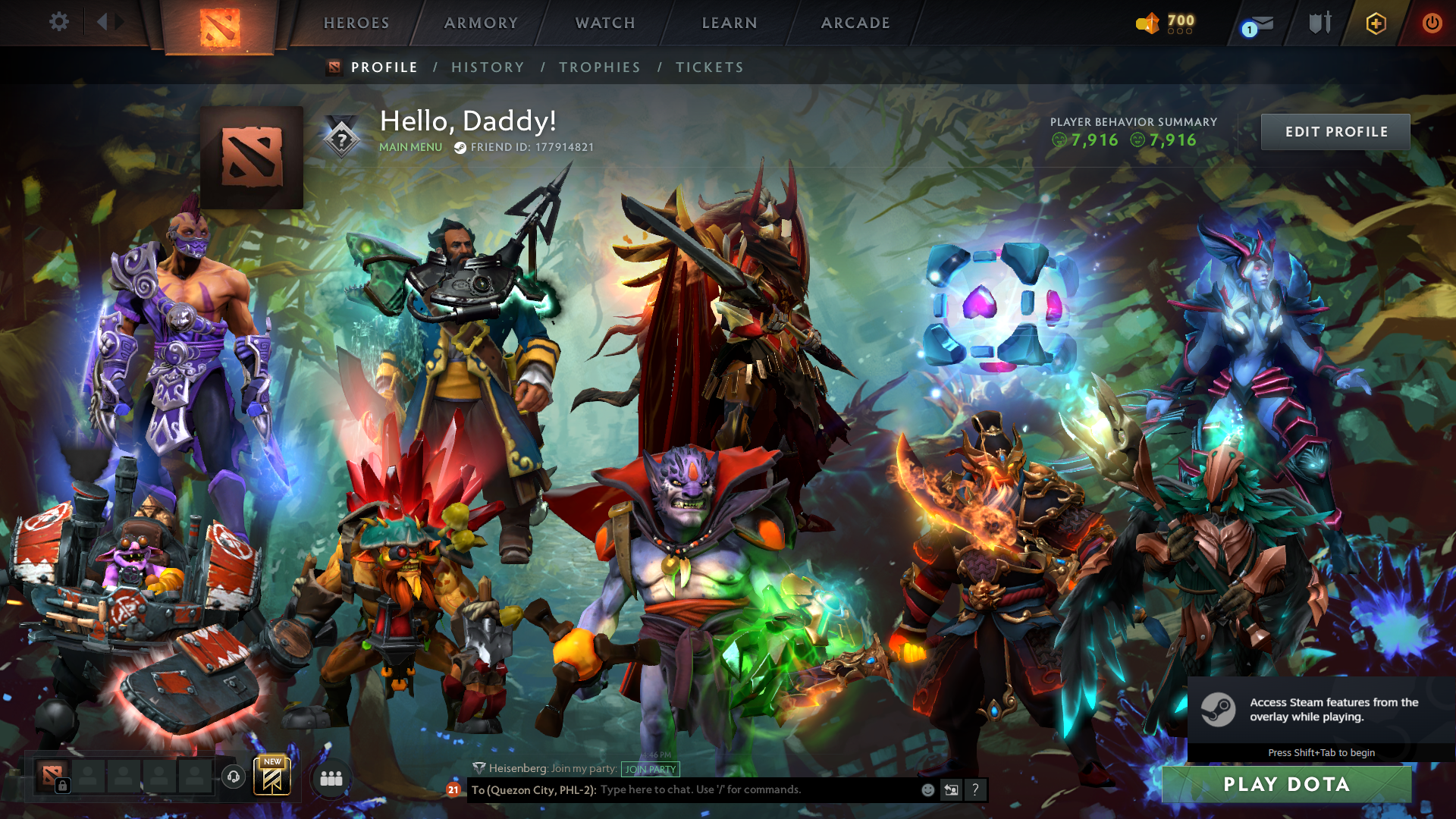Click the Dota logo home button
Viewport: 1456px width, 819px height.
(x=220, y=27)
